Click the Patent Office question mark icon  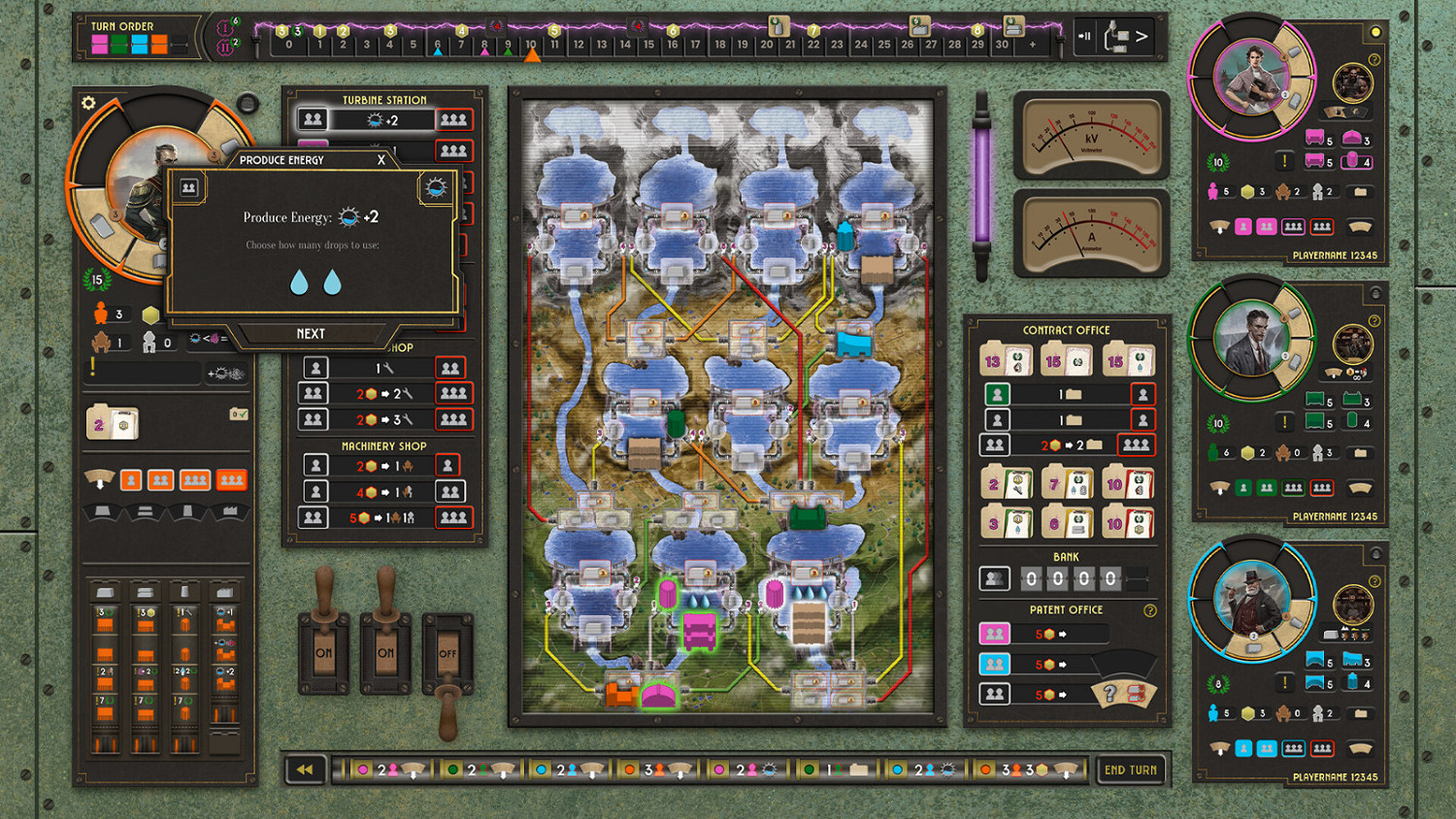[1151, 610]
